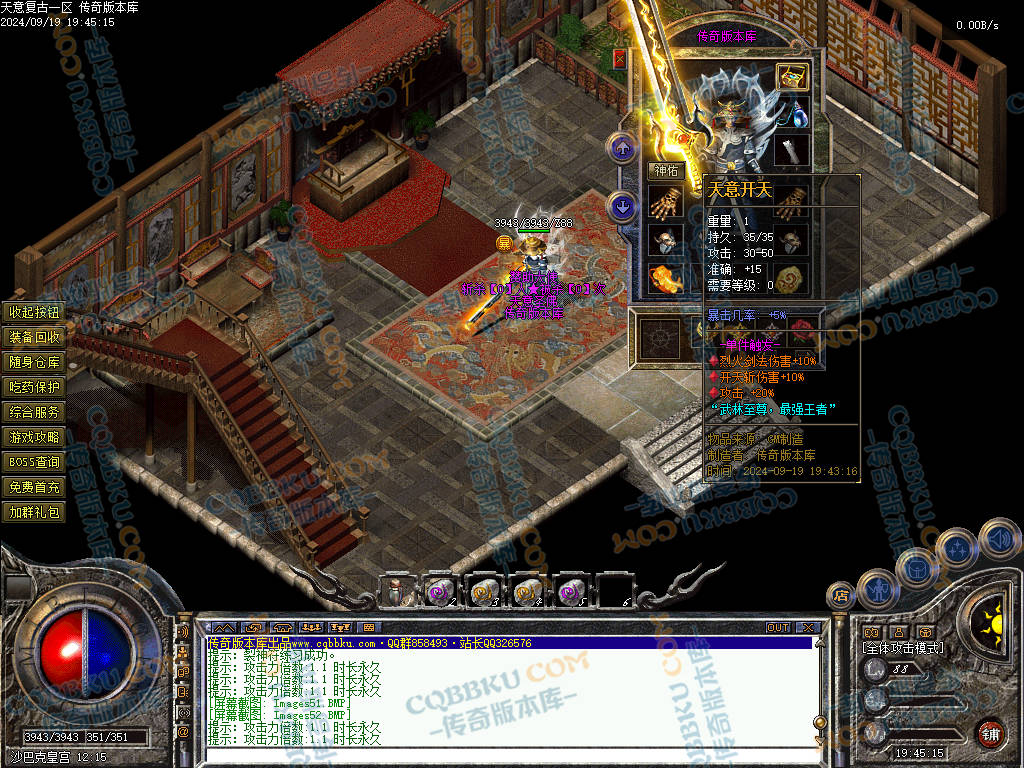
Task: Go to previous equipment page with up arrow
Action: 623,149
